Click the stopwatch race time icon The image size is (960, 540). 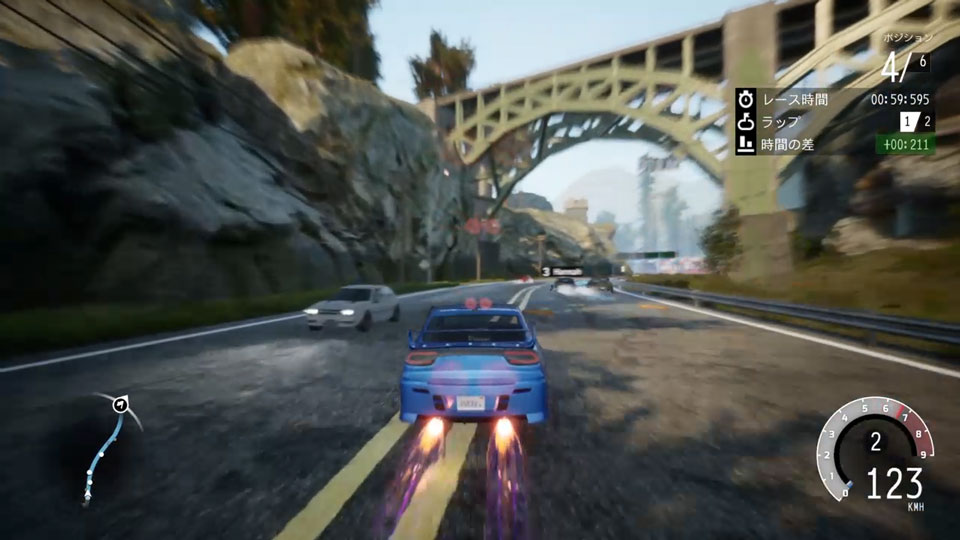pos(746,100)
